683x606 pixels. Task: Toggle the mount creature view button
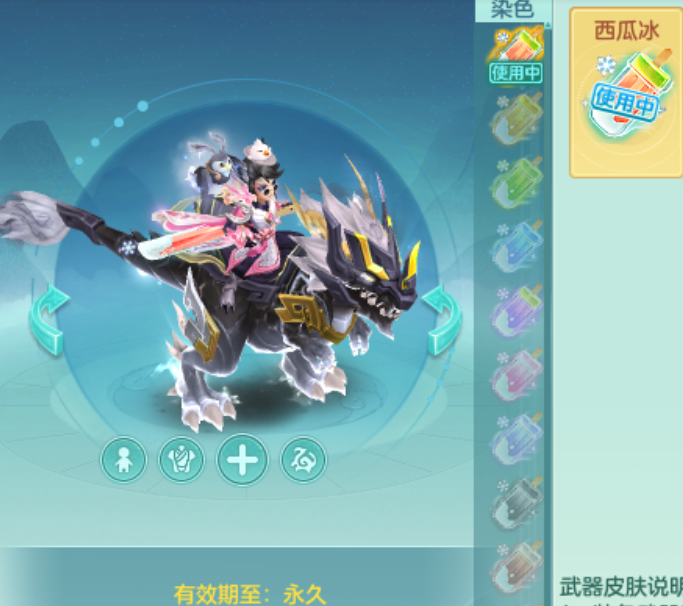[x=302, y=461]
